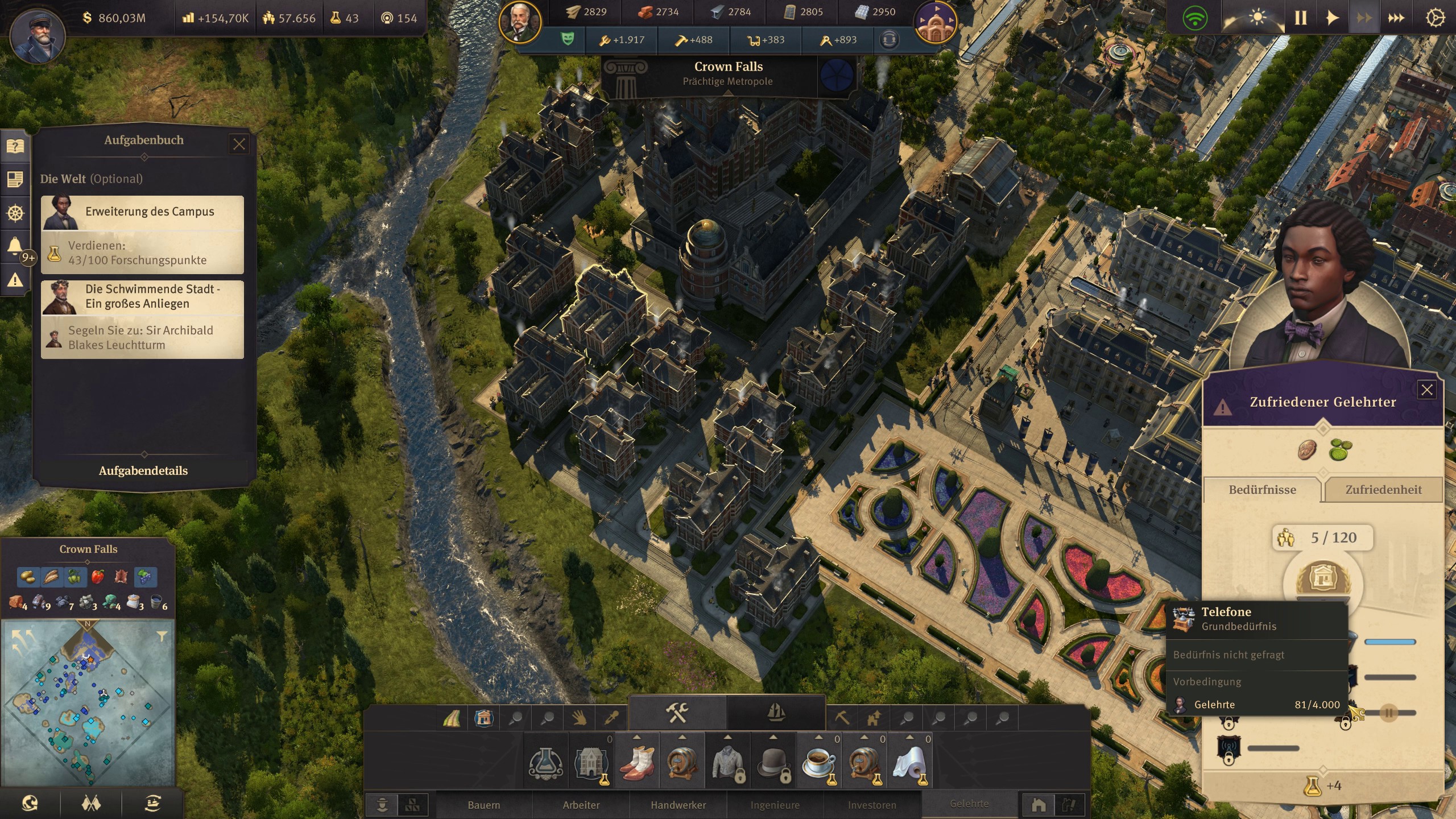
Task: Open the player captain portrait
Action: pos(38,34)
